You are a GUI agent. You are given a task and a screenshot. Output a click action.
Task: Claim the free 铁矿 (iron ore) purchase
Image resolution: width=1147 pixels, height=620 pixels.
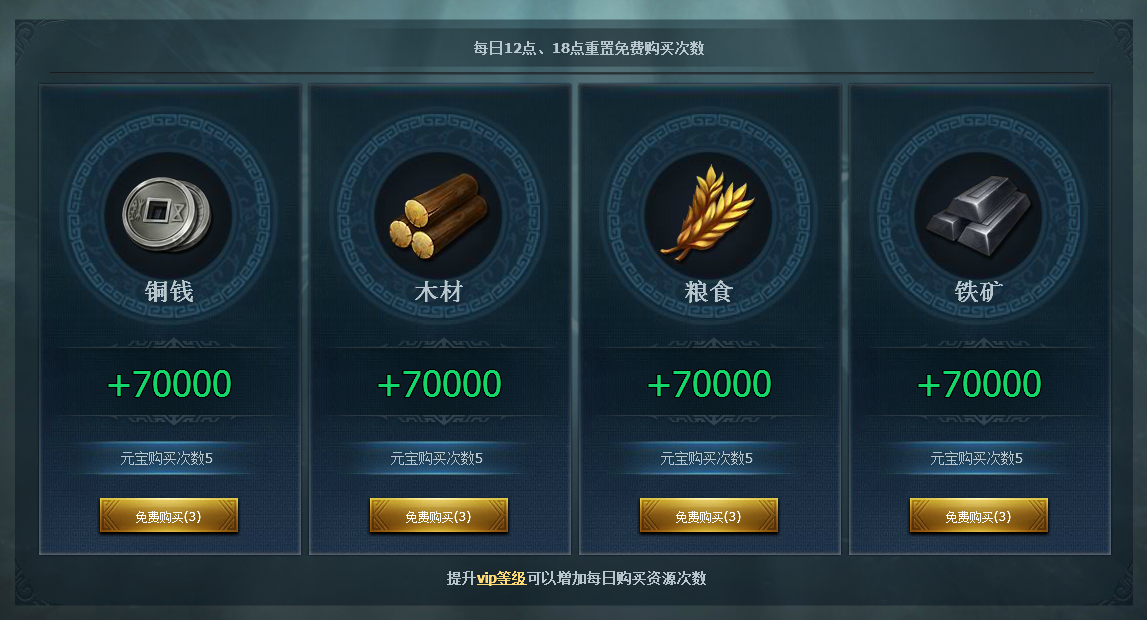click(979, 516)
